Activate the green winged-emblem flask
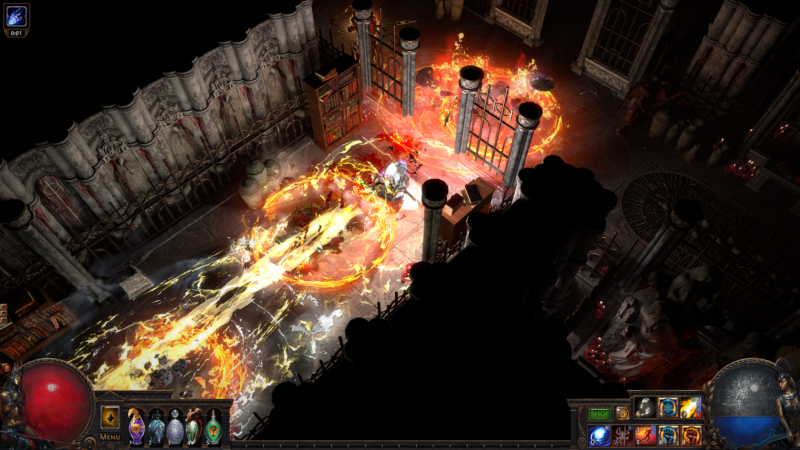Image resolution: width=800 pixels, height=450 pixels. tap(213, 427)
